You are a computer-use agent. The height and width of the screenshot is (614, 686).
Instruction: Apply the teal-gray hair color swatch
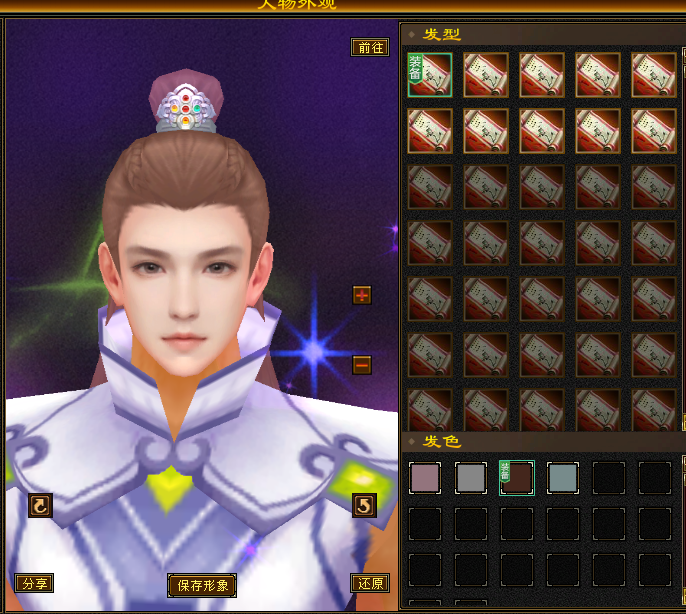click(x=563, y=479)
